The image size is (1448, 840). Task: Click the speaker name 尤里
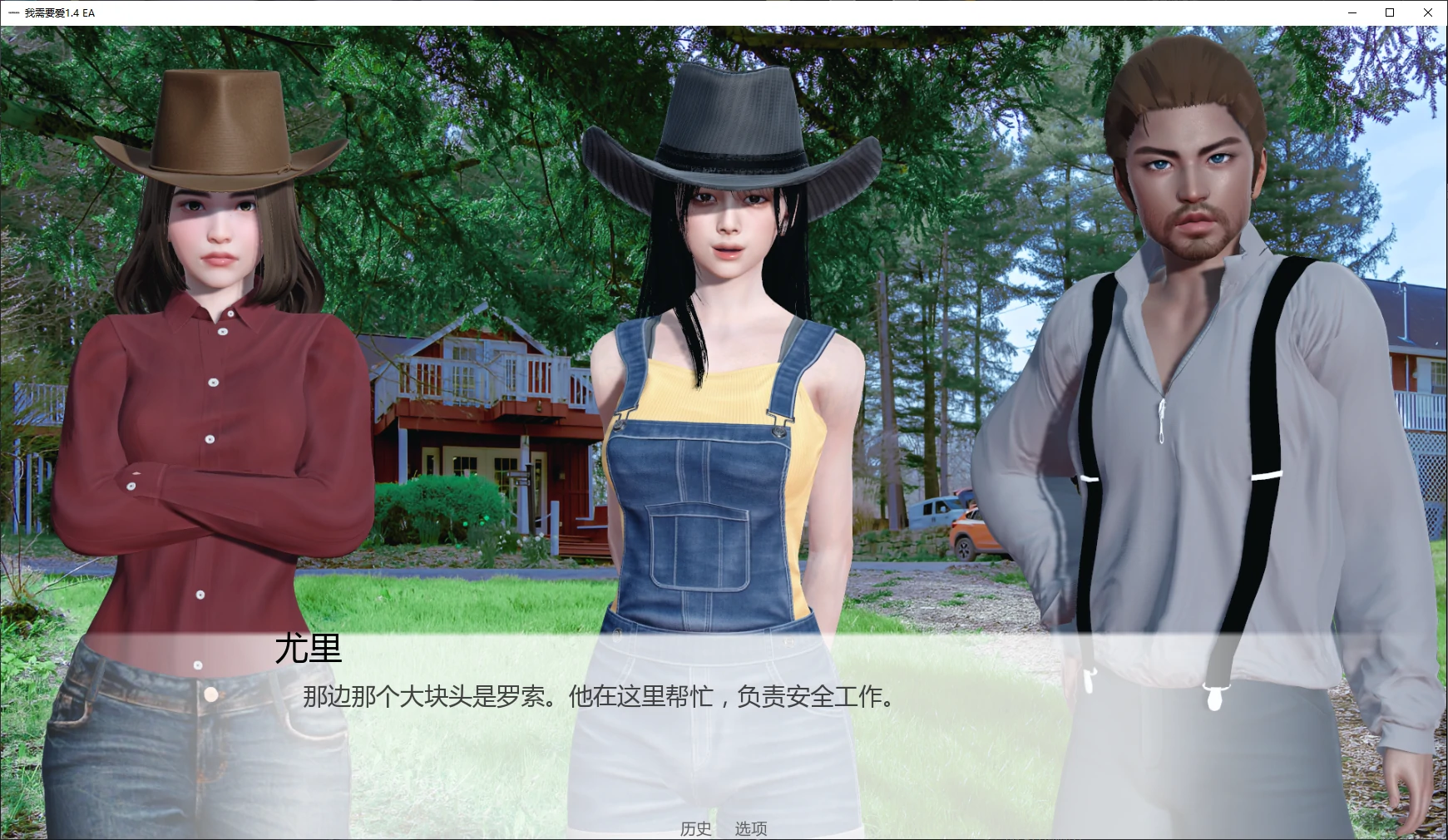[x=308, y=650]
